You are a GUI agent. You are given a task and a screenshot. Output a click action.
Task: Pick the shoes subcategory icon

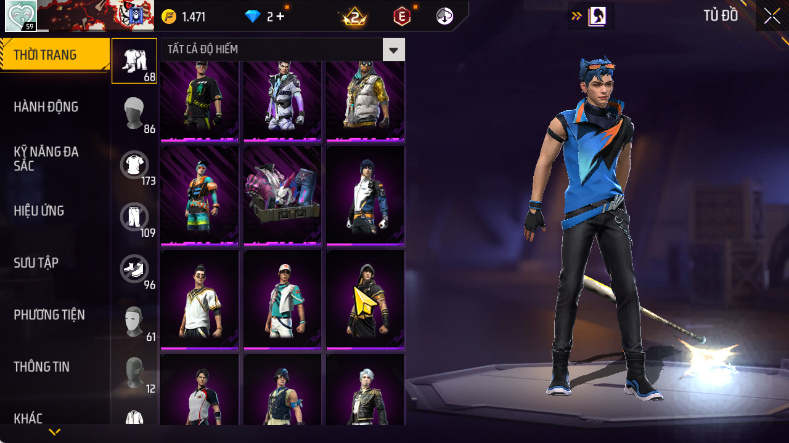point(134,269)
